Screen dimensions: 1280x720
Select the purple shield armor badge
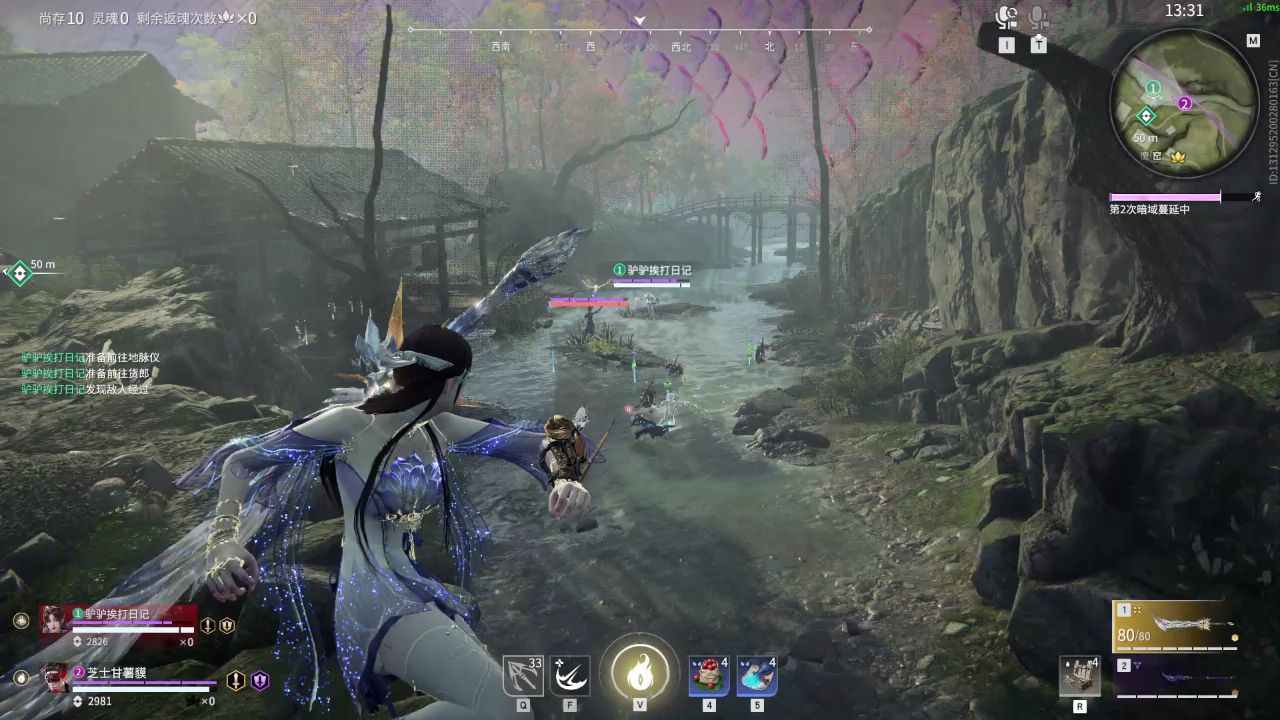261,681
